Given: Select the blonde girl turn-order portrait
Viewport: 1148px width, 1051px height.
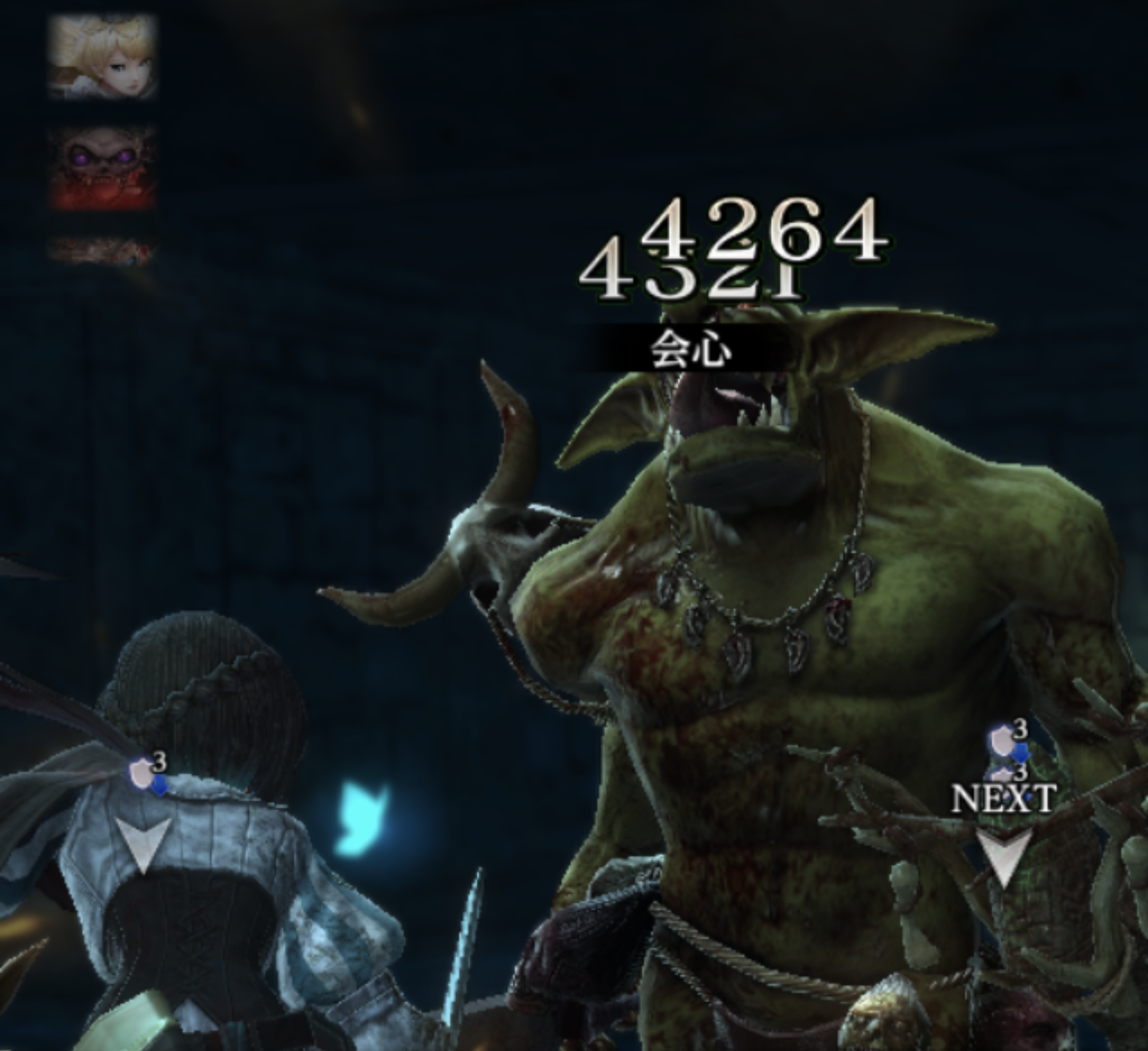Looking at the screenshot, I should [x=103, y=56].
